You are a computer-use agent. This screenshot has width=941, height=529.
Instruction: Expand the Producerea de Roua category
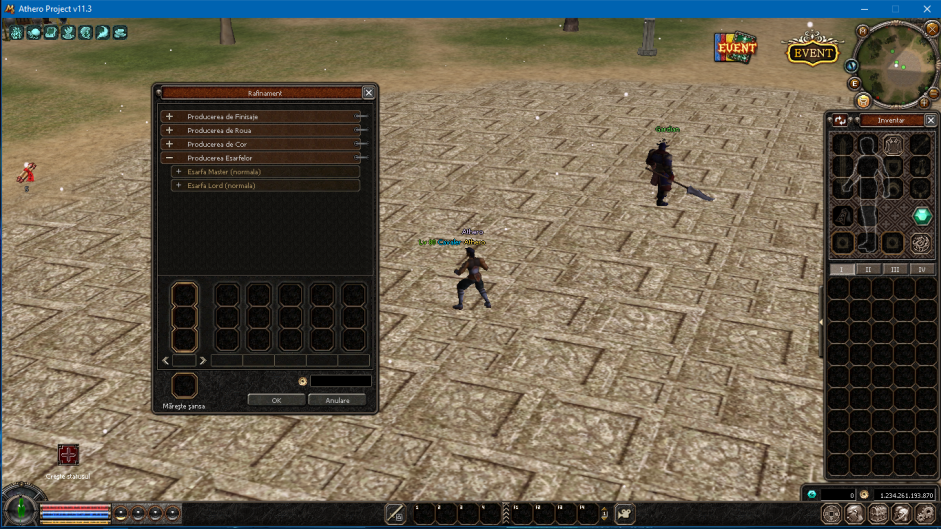170,130
